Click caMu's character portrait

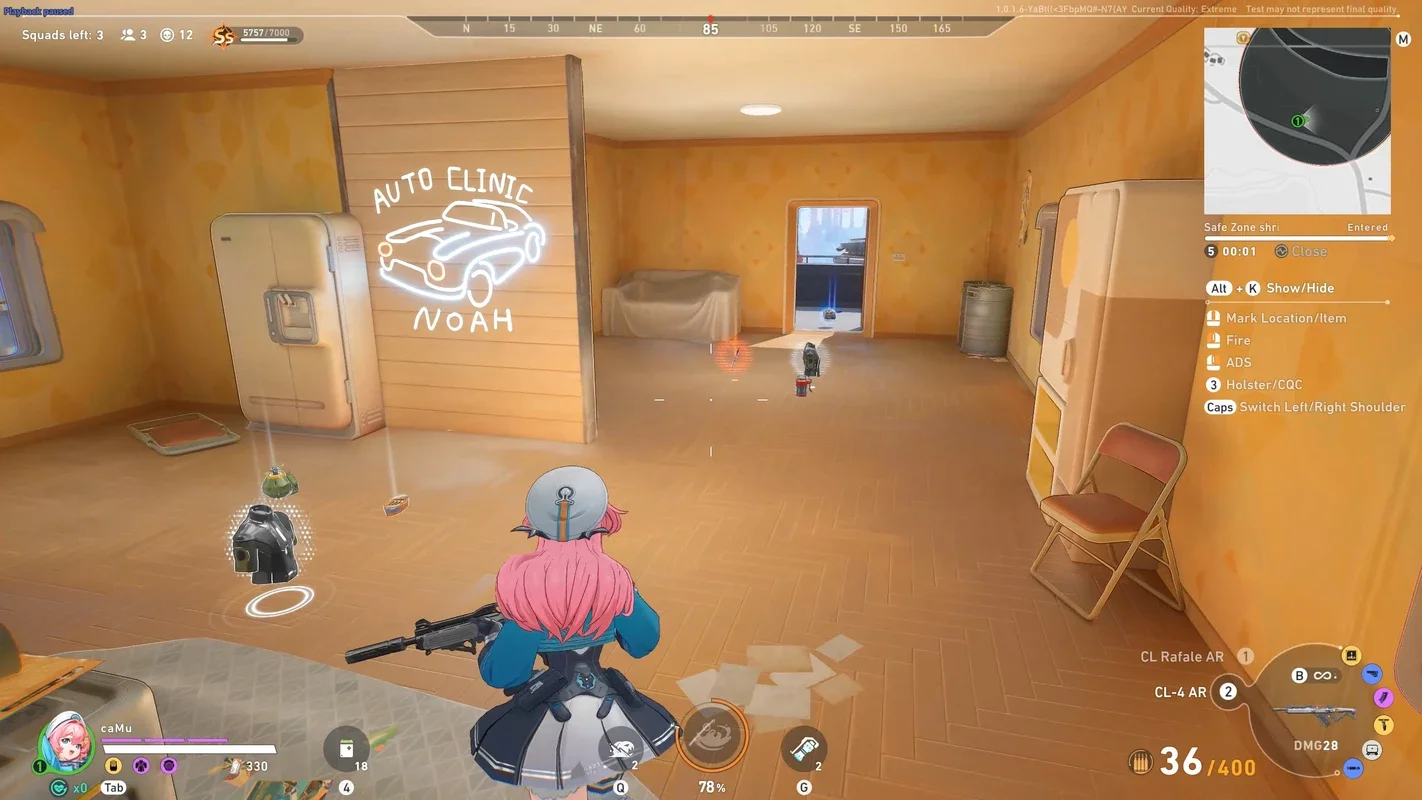[65, 741]
